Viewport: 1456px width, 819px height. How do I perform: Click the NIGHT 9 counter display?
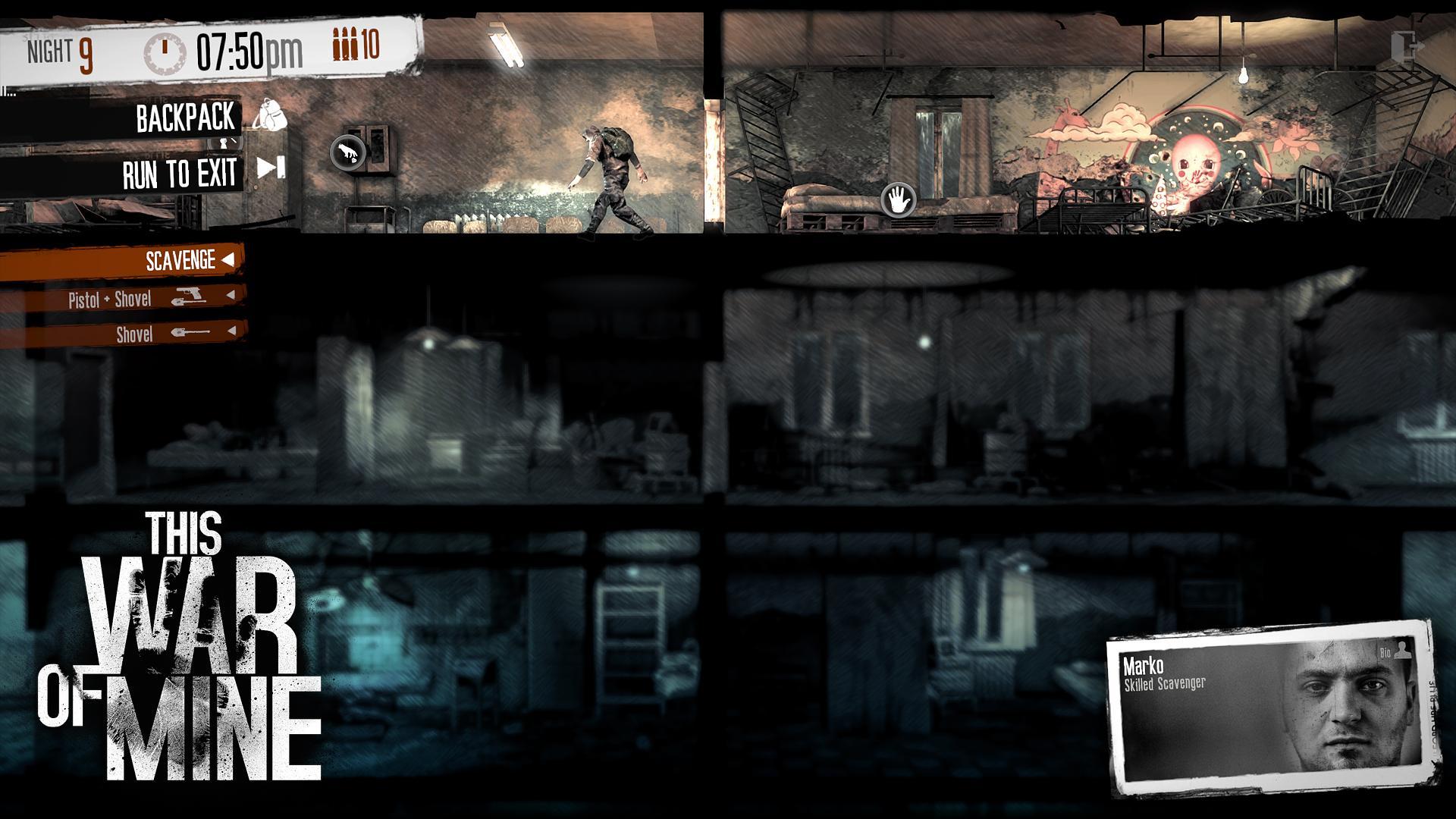tap(57, 52)
